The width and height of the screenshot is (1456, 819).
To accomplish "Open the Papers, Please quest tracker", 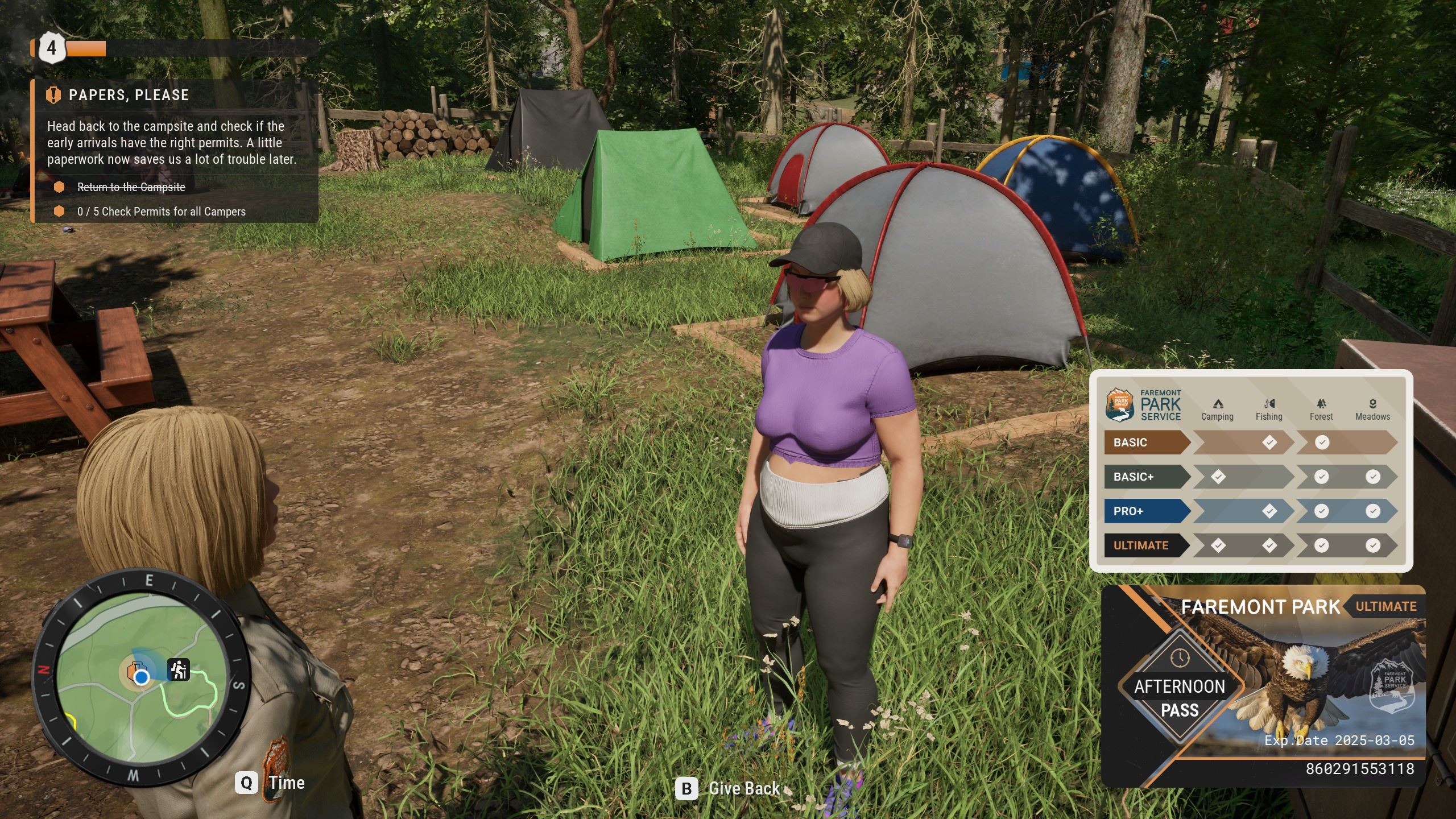I will (129, 95).
